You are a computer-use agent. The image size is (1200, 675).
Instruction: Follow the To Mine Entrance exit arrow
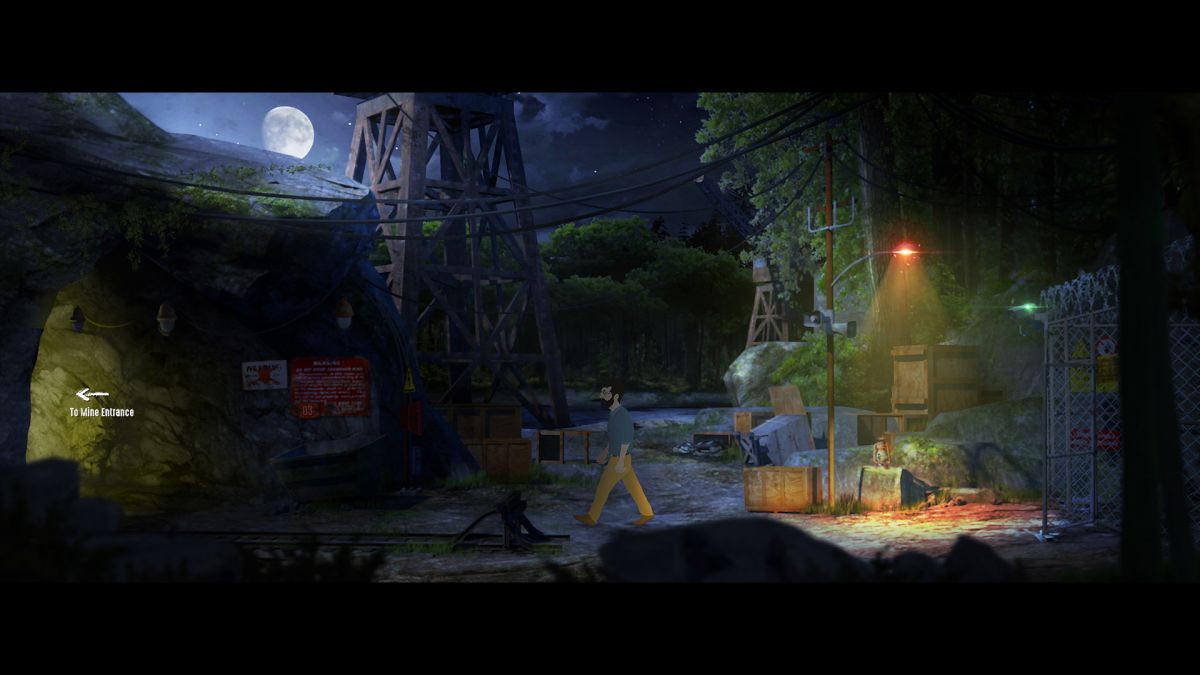coord(92,395)
